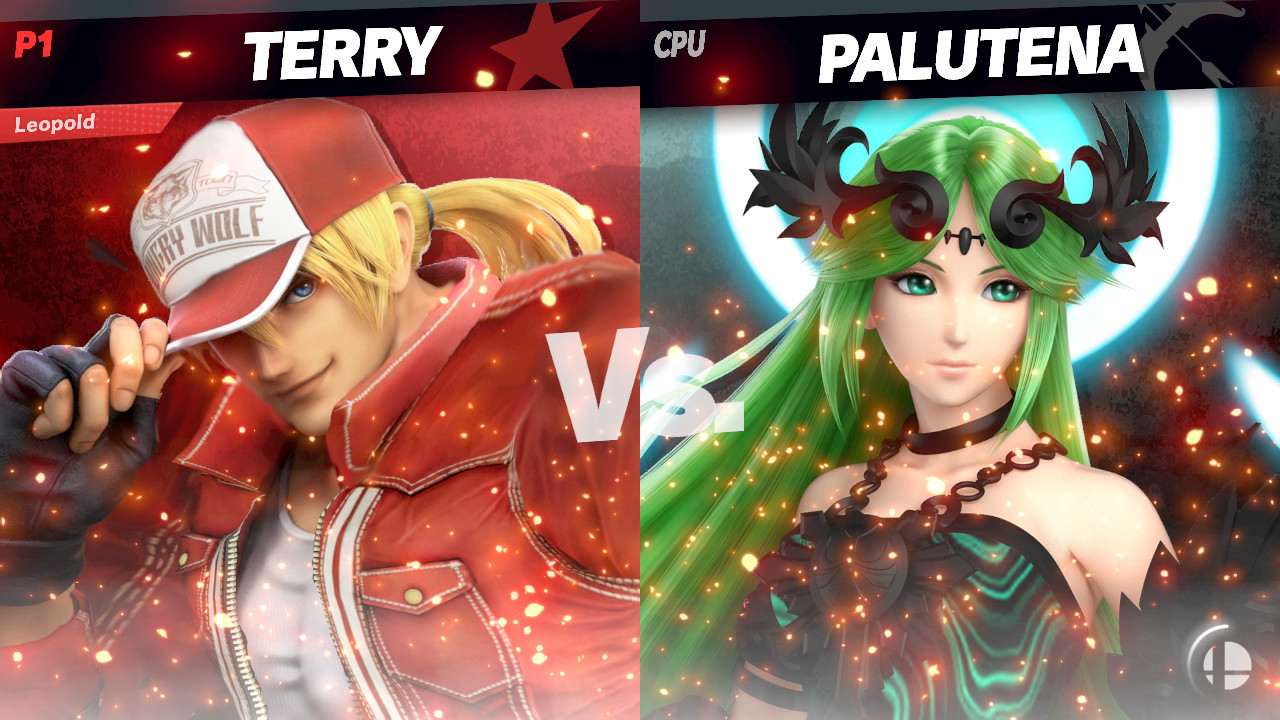1280x720 pixels.
Task: Click the gray CPU indicator
Action: pos(678,42)
